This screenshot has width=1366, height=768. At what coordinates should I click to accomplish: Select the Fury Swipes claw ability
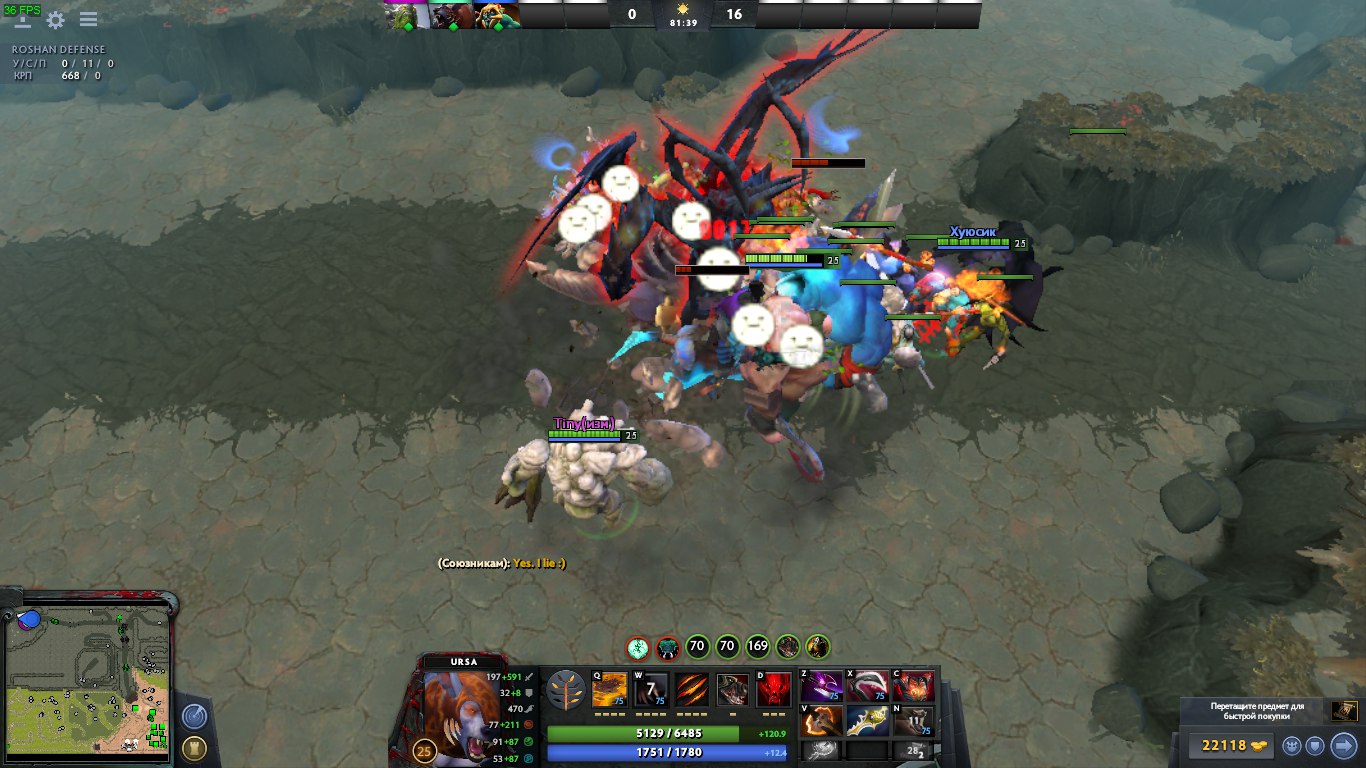click(692, 689)
